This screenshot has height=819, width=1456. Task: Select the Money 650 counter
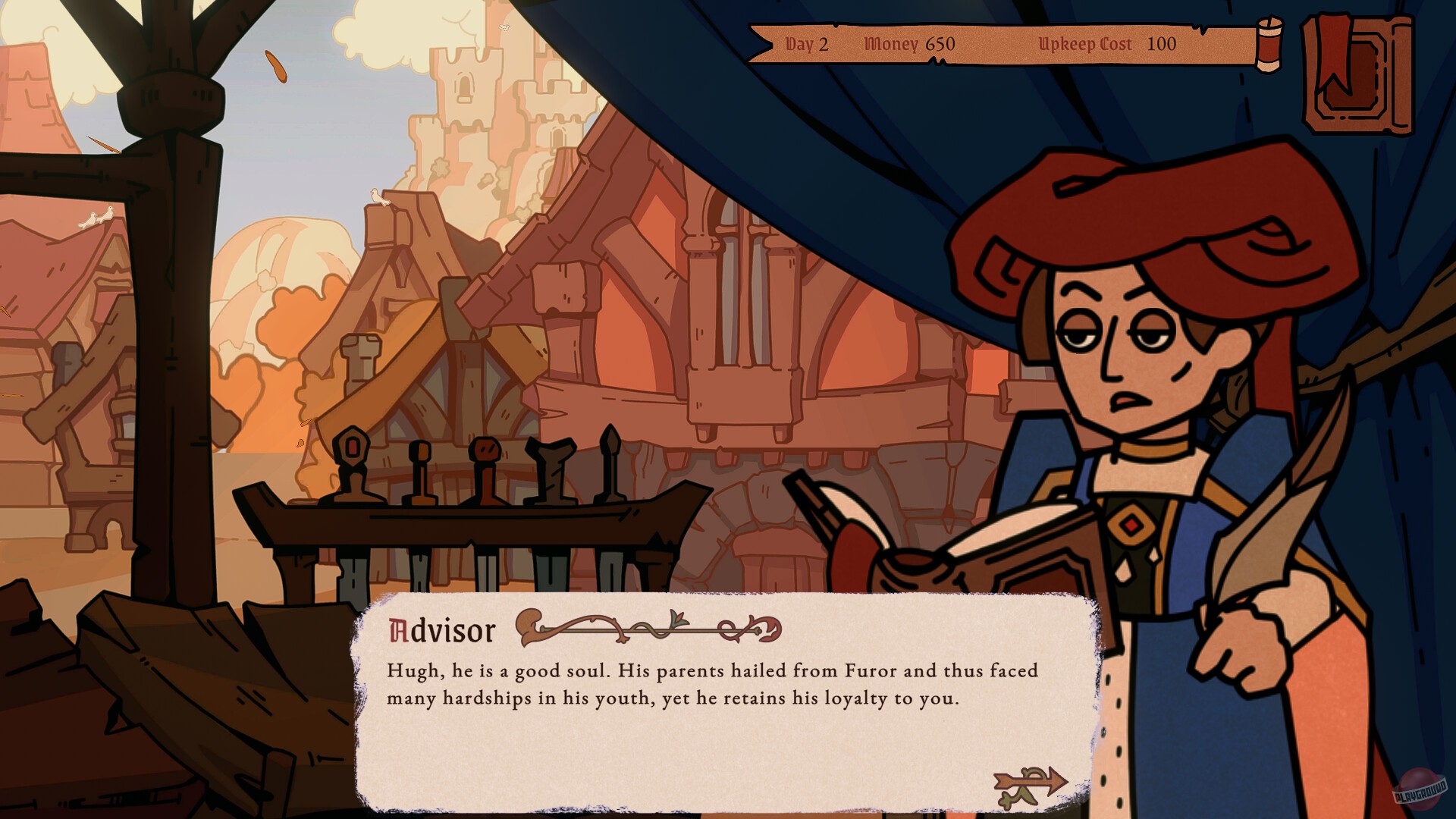910,45
